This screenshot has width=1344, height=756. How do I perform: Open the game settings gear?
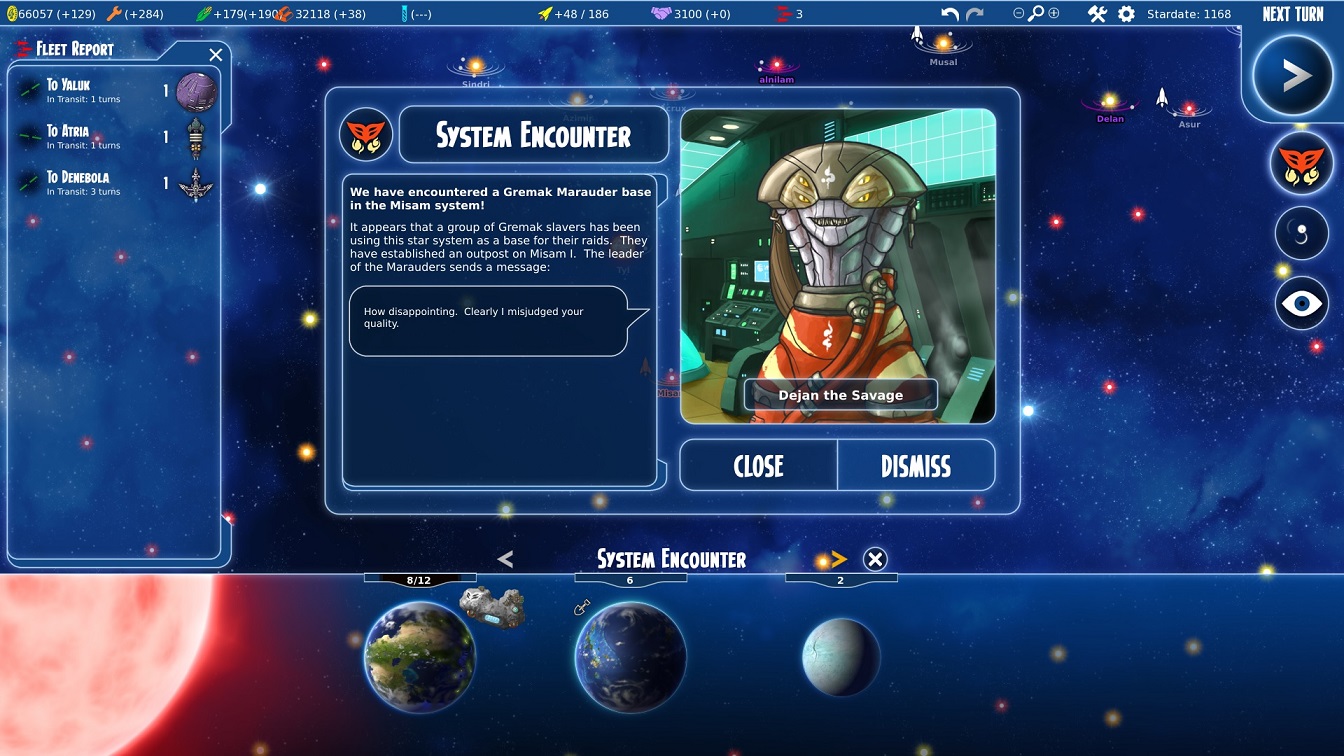tap(1126, 14)
